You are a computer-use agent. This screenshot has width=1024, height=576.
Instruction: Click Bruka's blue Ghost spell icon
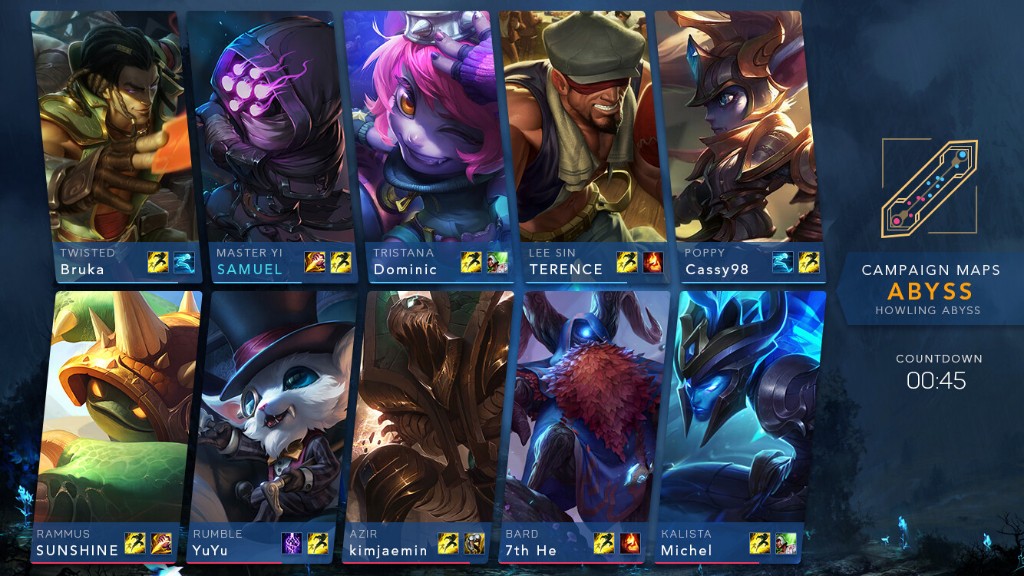[183, 262]
